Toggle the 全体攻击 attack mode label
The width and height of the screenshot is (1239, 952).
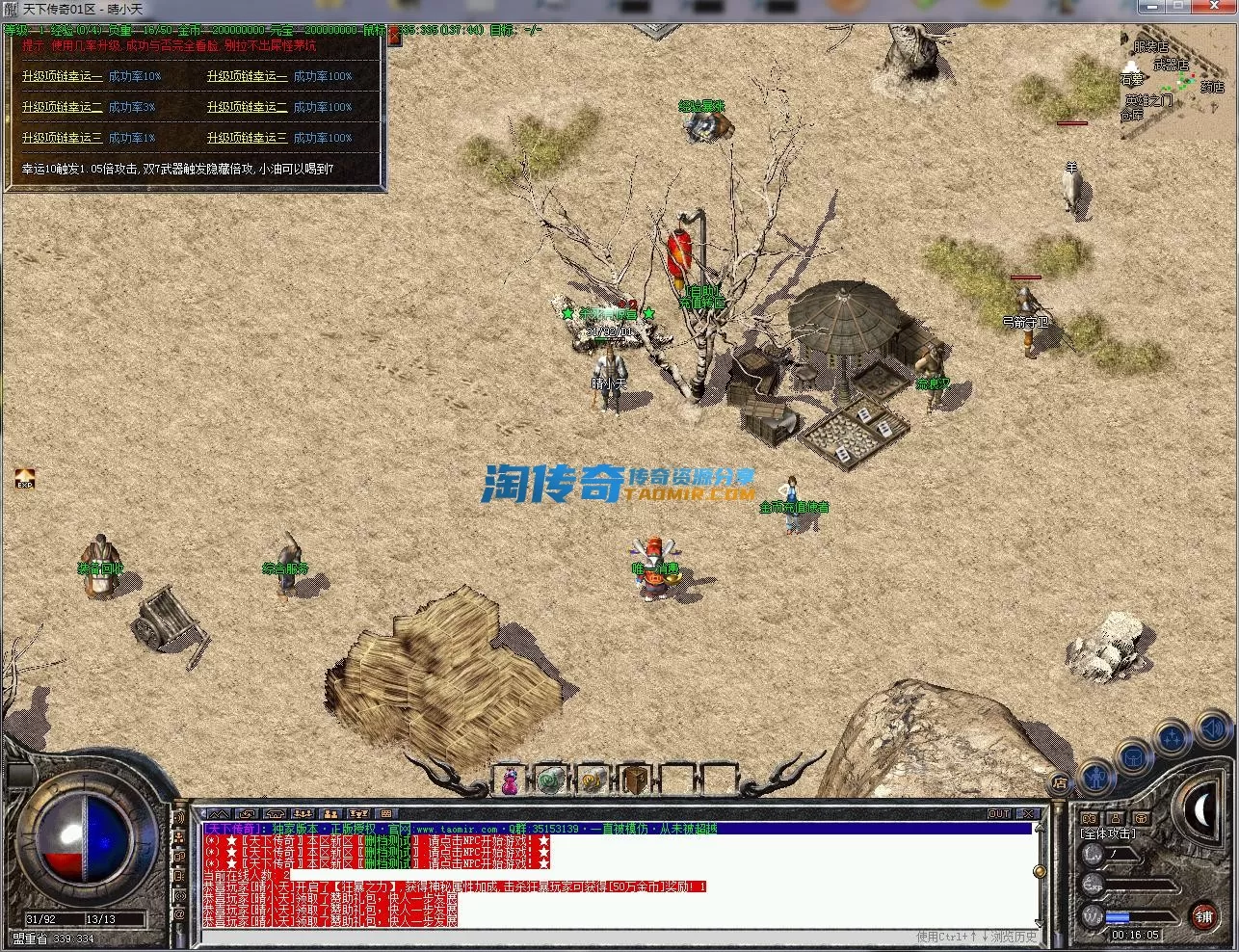(1108, 833)
